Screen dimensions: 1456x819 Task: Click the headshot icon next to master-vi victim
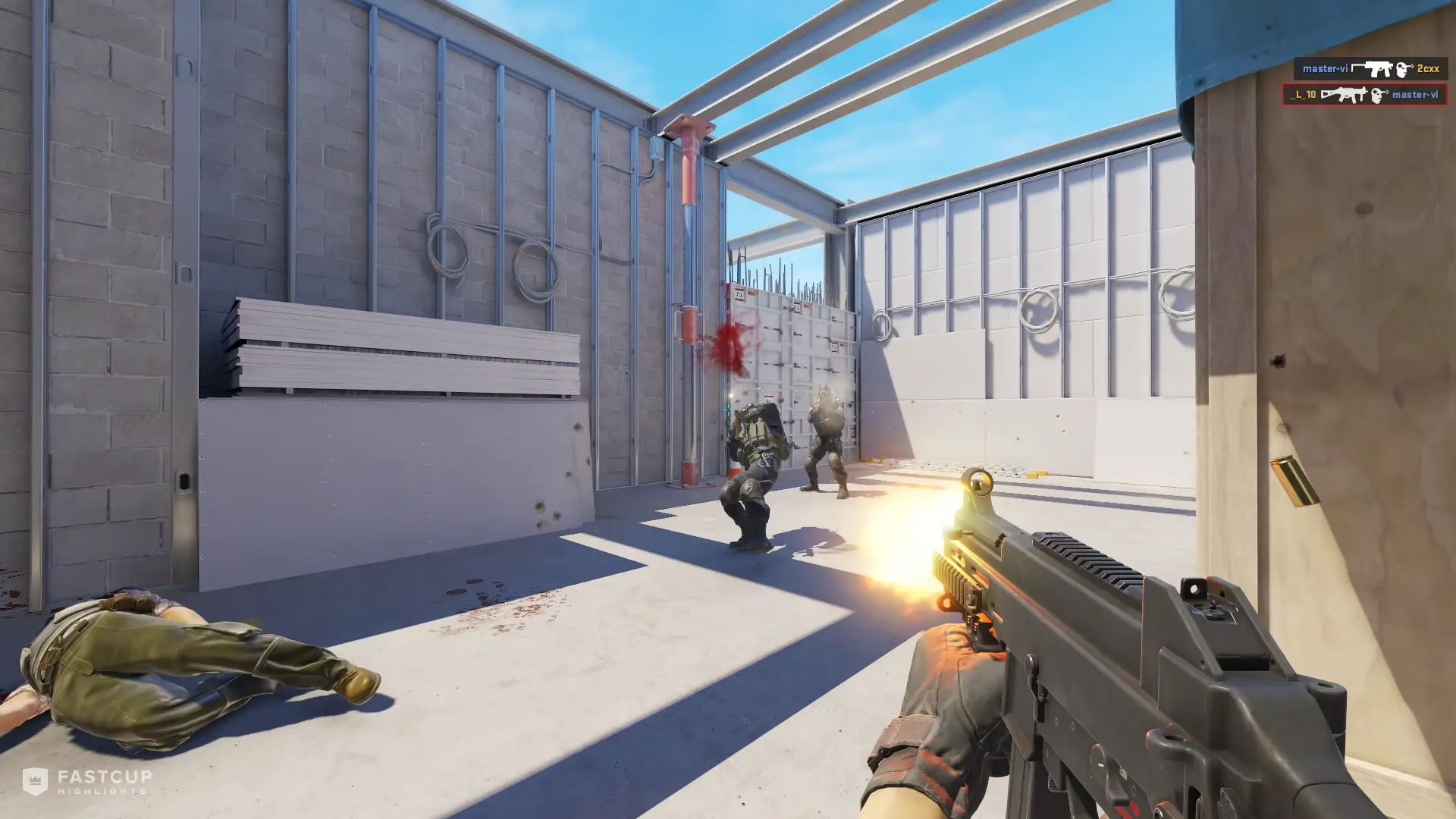[1379, 96]
